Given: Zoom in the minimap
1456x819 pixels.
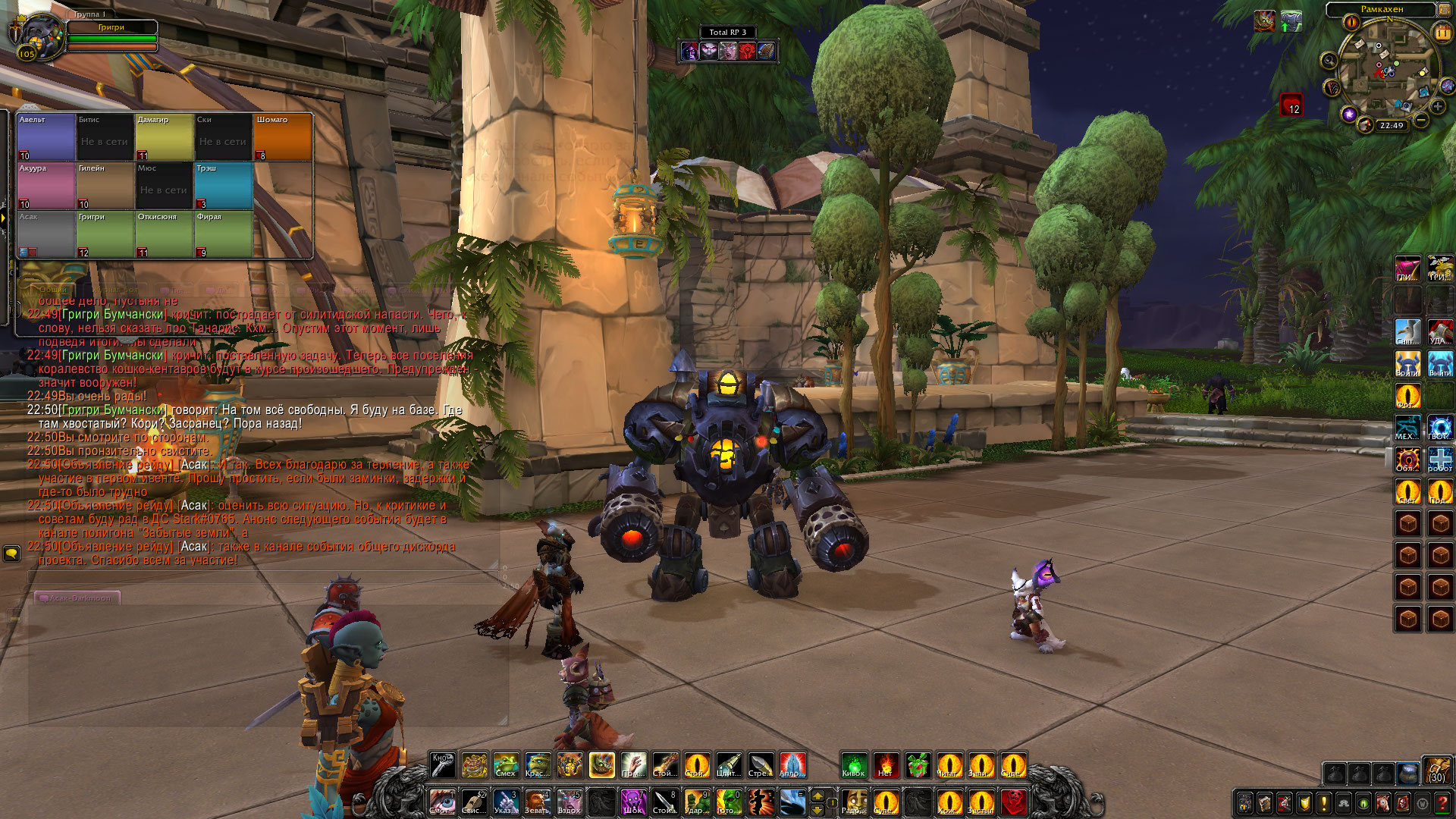Looking at the screenshot, I should point(1438,106).
